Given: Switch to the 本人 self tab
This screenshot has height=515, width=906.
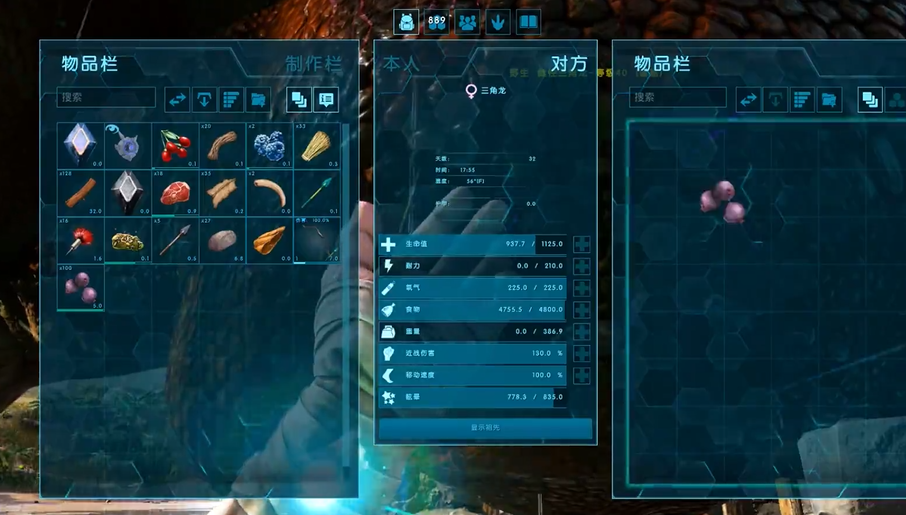Looking at the screenshot, I should coord(401,64).
